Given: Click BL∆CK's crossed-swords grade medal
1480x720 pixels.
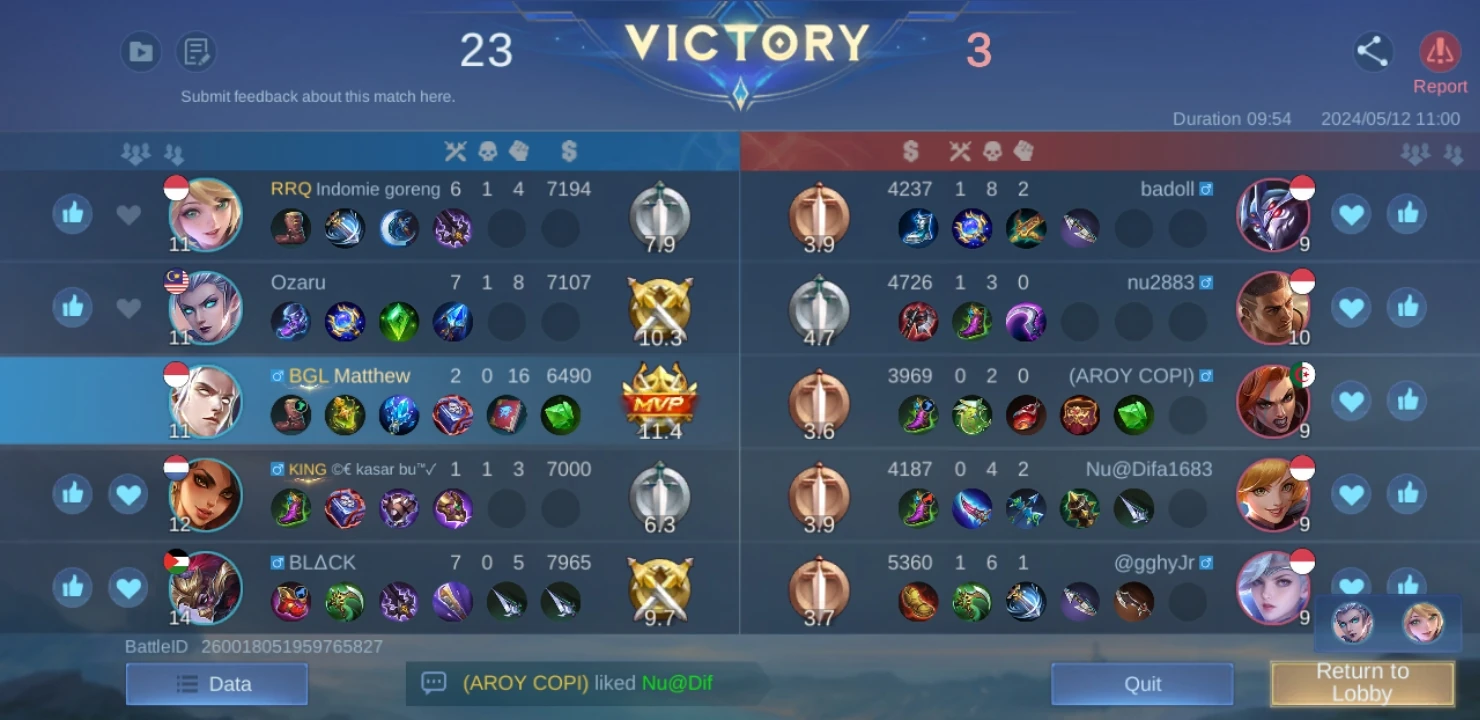Looking at the screenshot, I should pos(658,586).
